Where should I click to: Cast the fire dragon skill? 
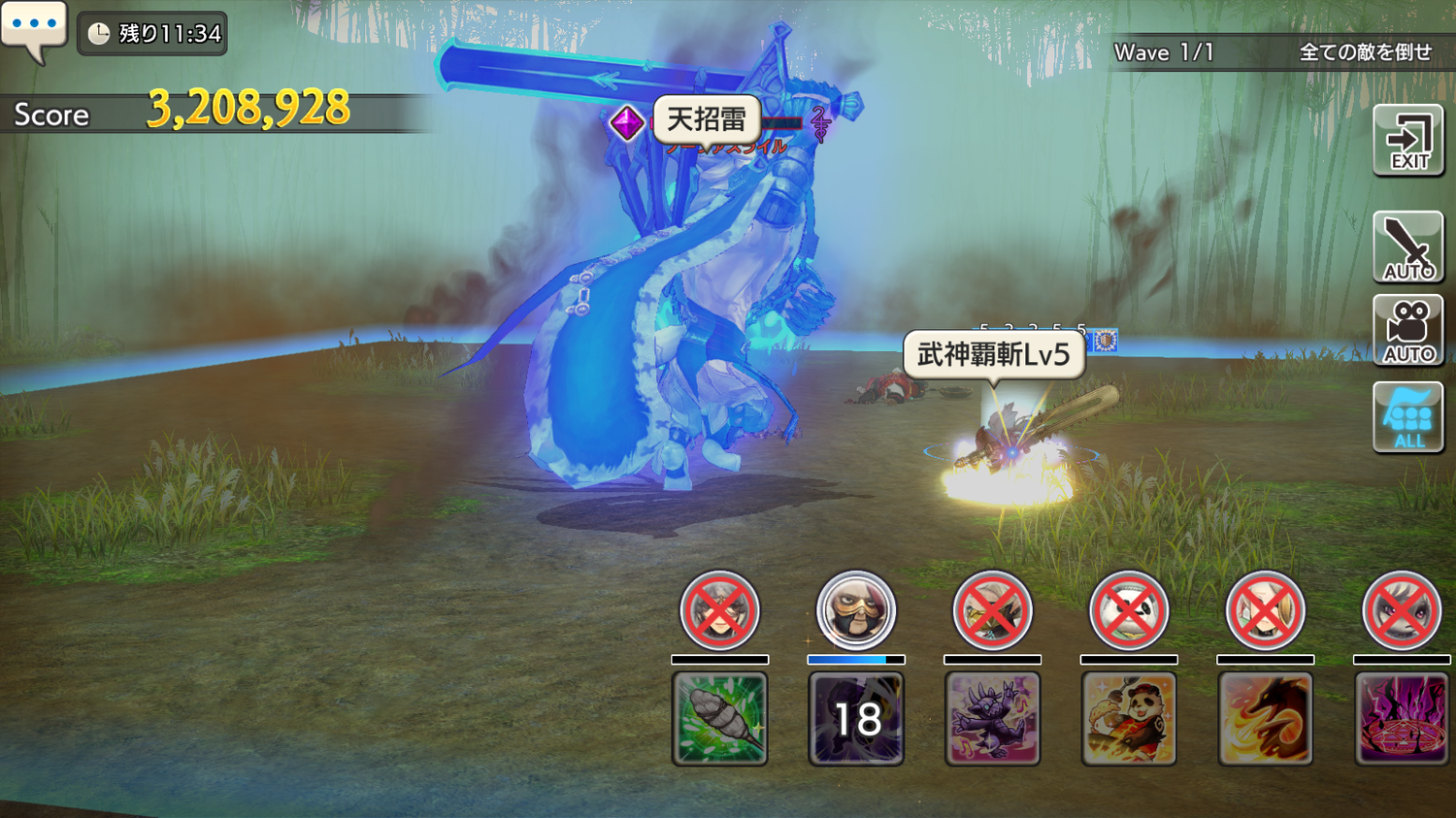point(1265,718)
